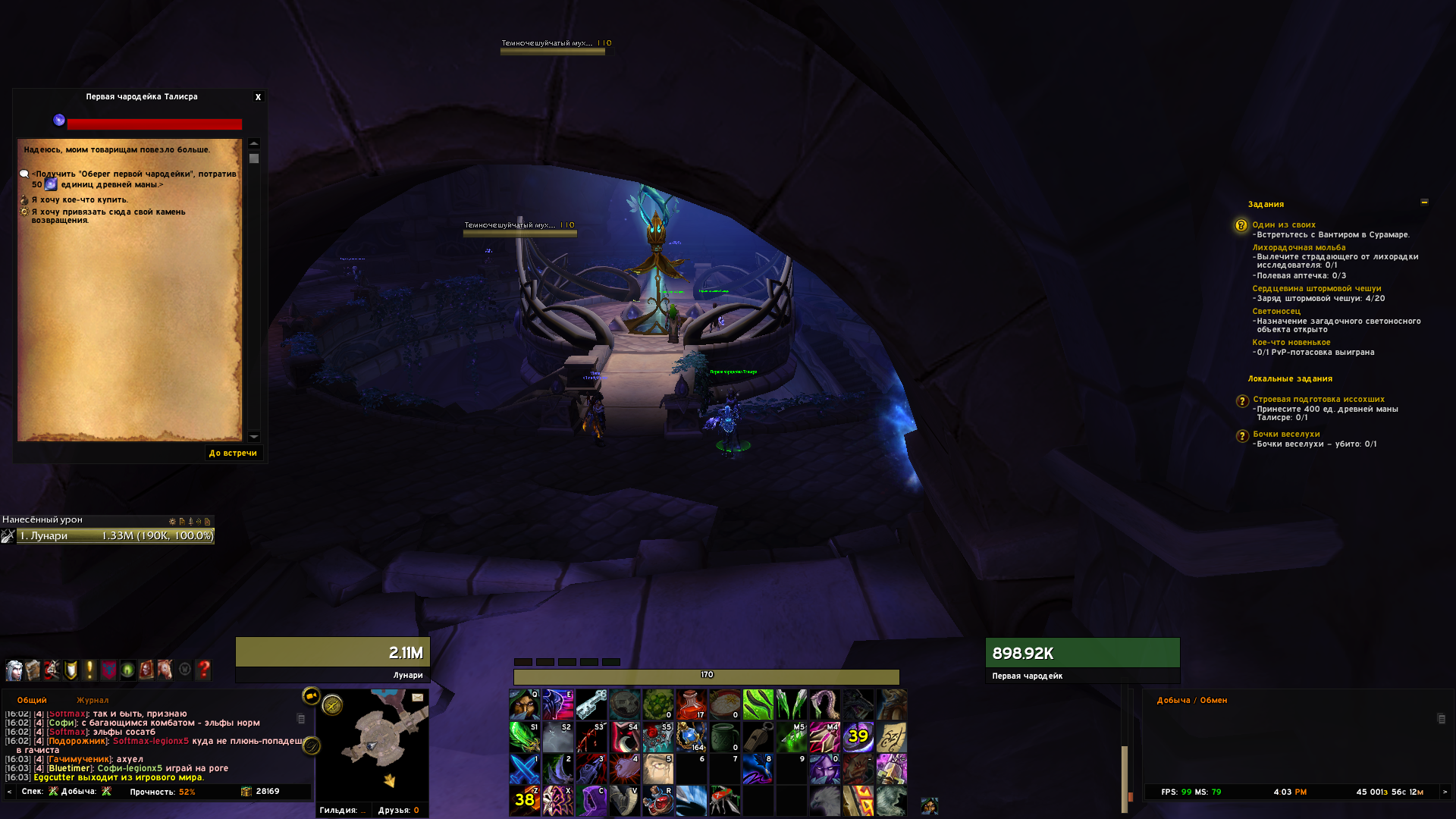The width and height of the screenshot is (1456, 819).
Task: Open the red question mark help icon
Action: [x=203, y=670]
